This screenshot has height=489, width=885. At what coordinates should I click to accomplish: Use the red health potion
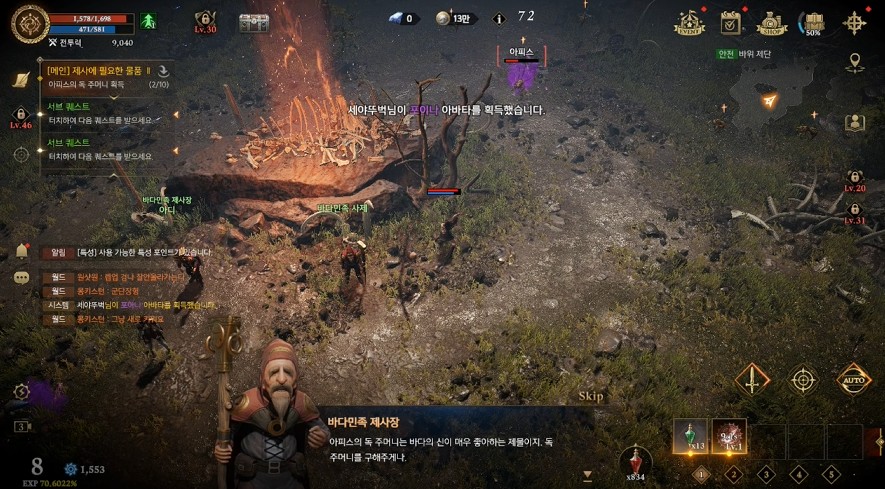click(x=635, y=461)
